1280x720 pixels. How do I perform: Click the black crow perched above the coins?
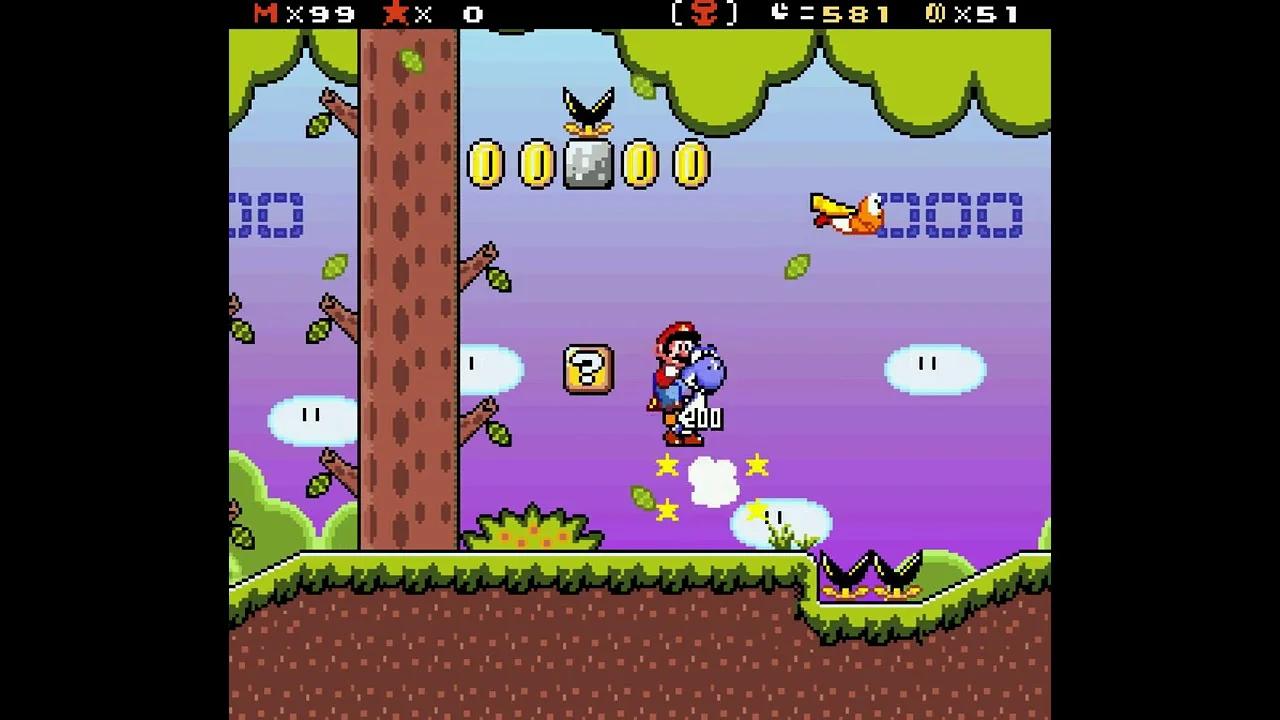pyautogui.click(x=589, y=105)
